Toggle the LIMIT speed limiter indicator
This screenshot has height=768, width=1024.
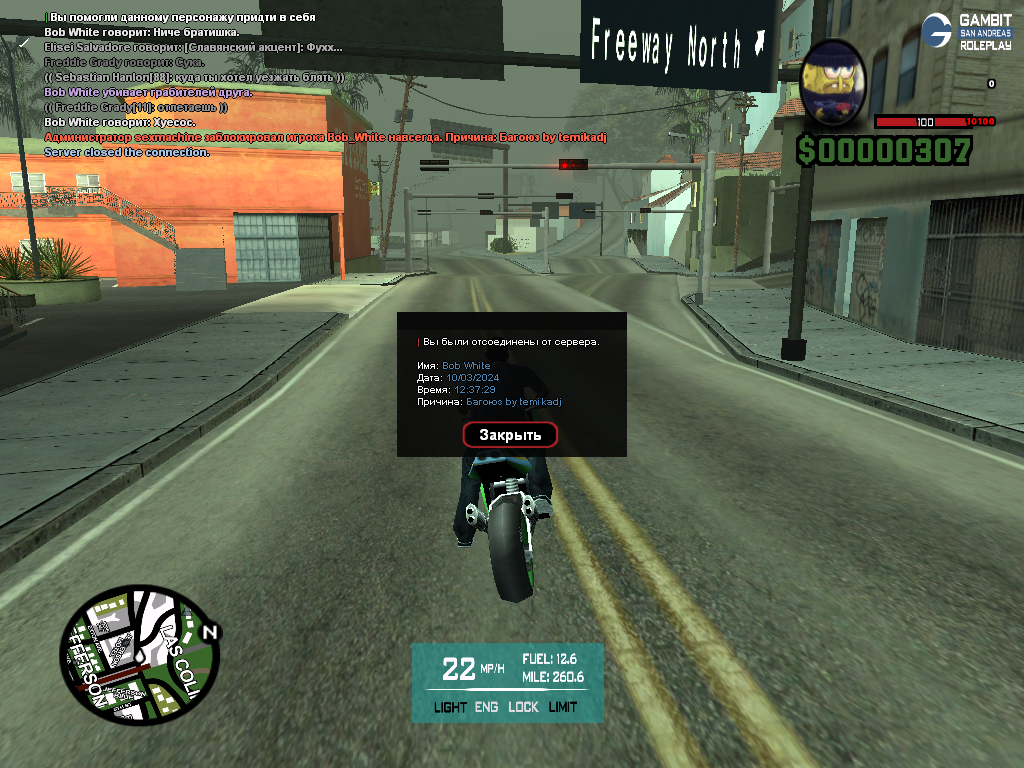point(563,707)
